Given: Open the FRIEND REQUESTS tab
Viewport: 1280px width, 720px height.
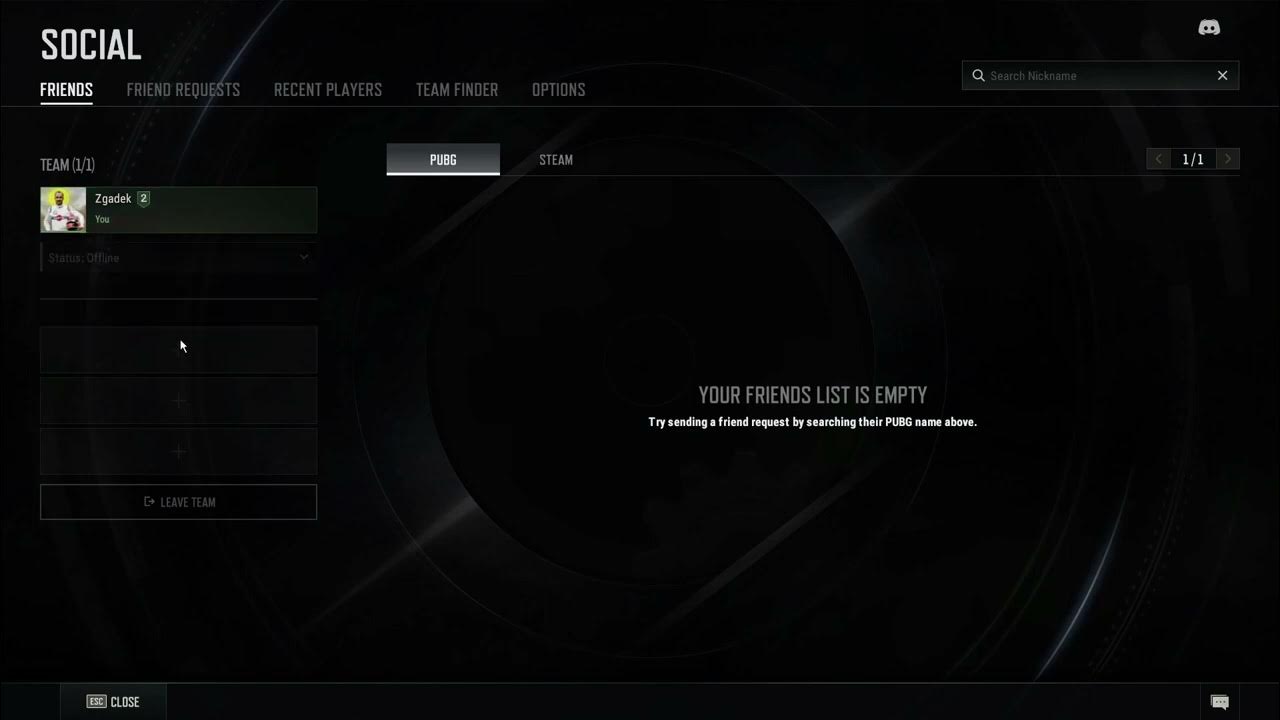Looking at the screenshot, I should (x=183, y=89).
